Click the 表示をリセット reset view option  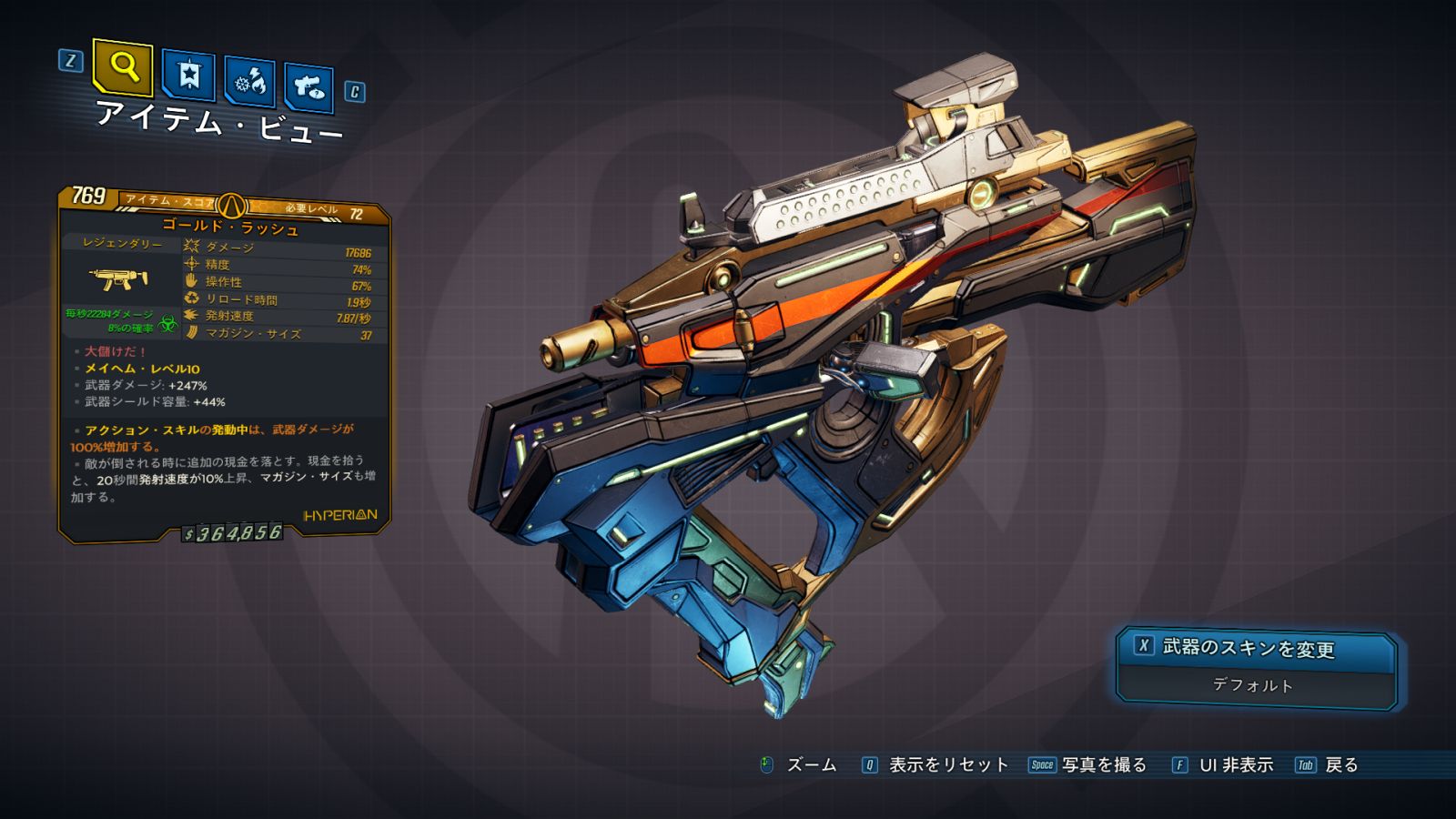[935, 765]
